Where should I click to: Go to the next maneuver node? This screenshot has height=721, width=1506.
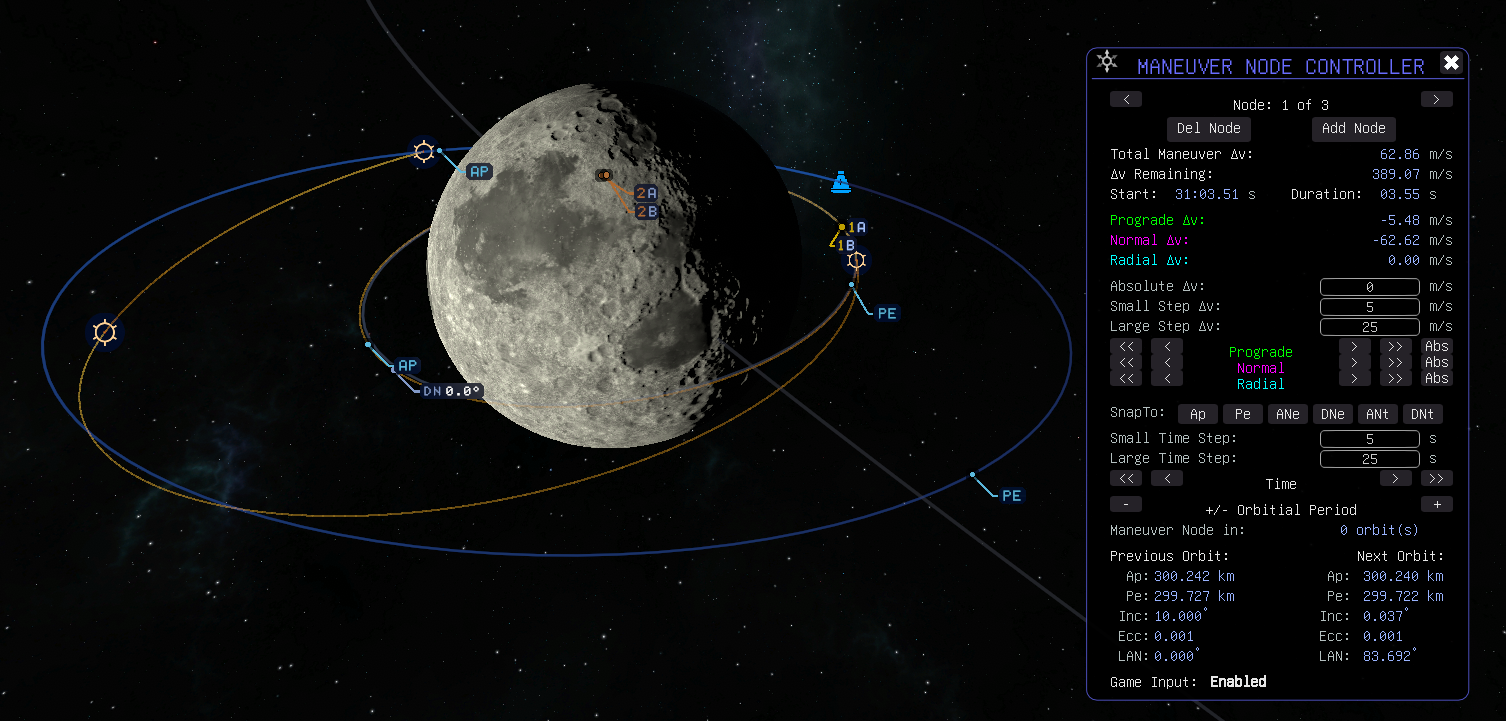click(x=1436, y=99)
